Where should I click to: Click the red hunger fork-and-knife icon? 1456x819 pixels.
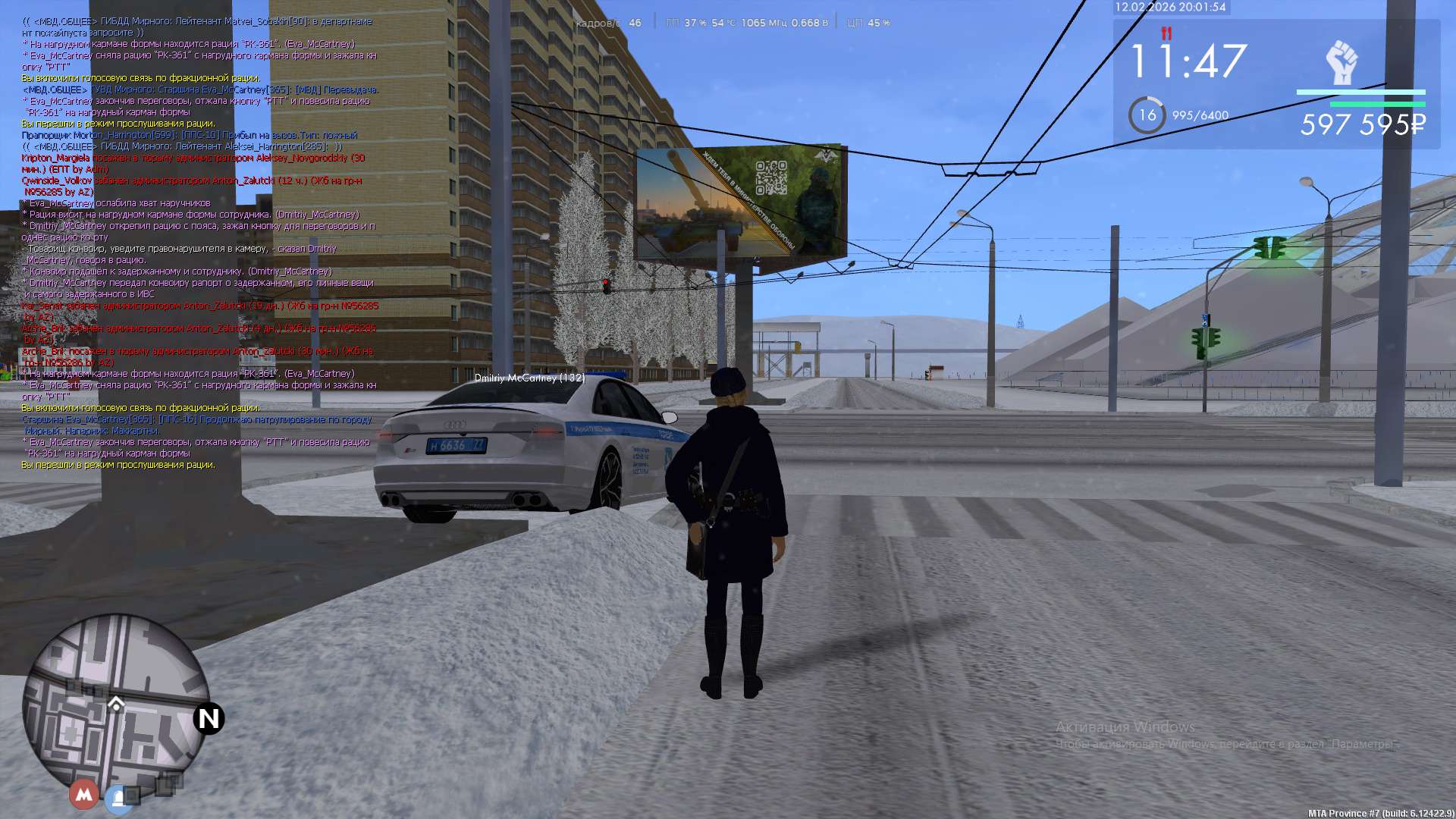click(1166, 33)
